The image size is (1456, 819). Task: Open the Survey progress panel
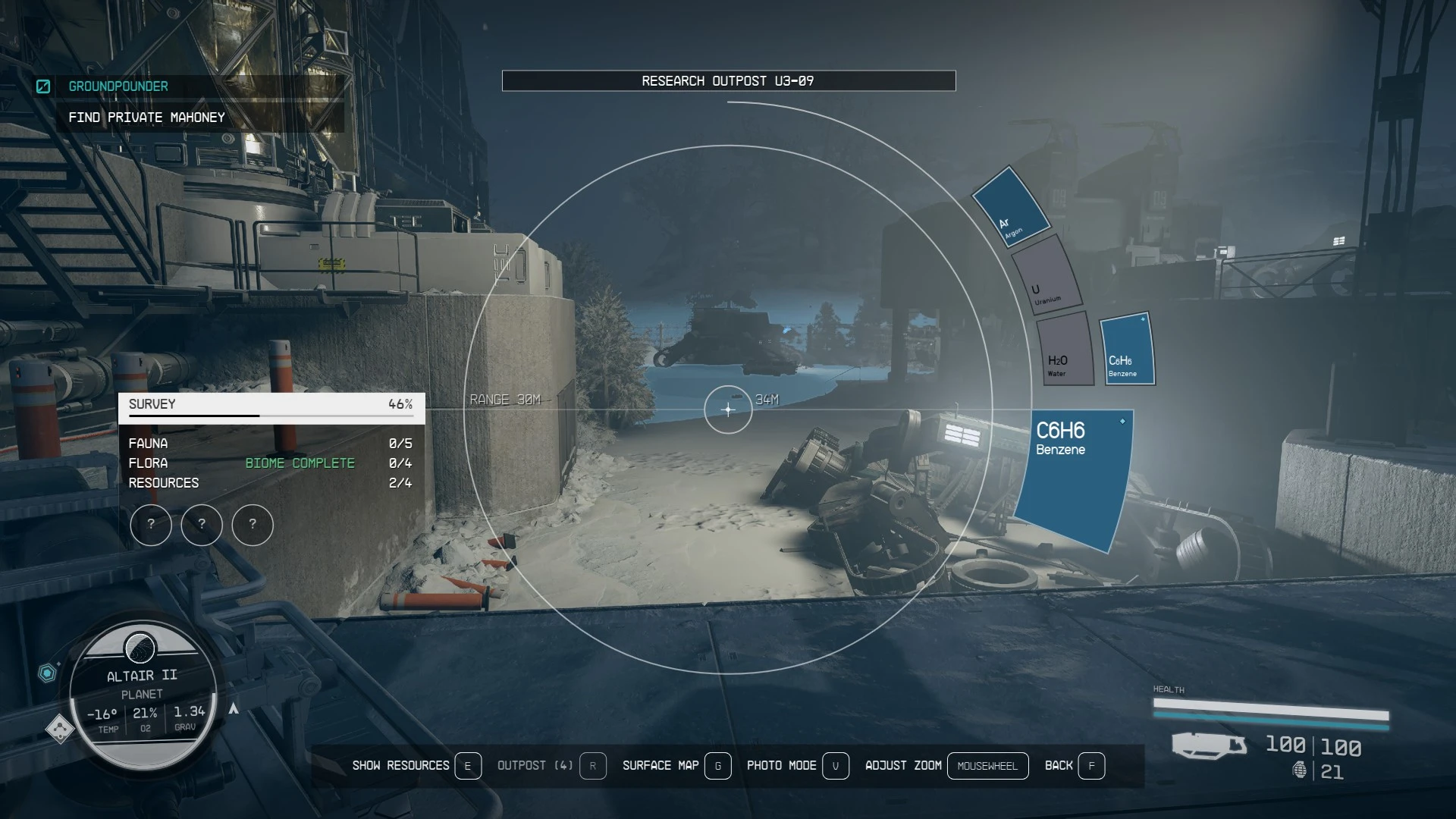coord(271,405)
